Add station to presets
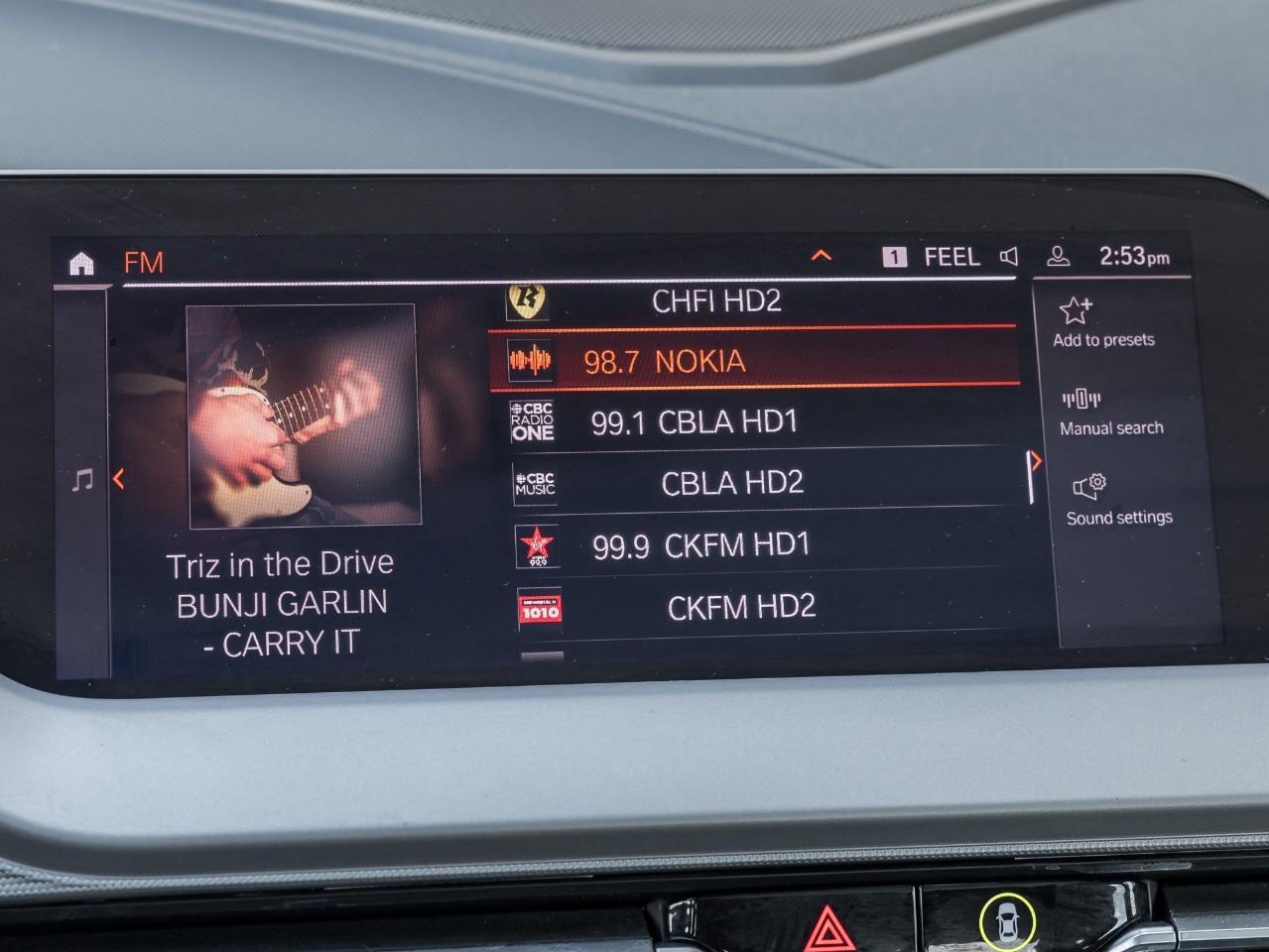This screenshot has height=952, width=1269. [1103, 323]
